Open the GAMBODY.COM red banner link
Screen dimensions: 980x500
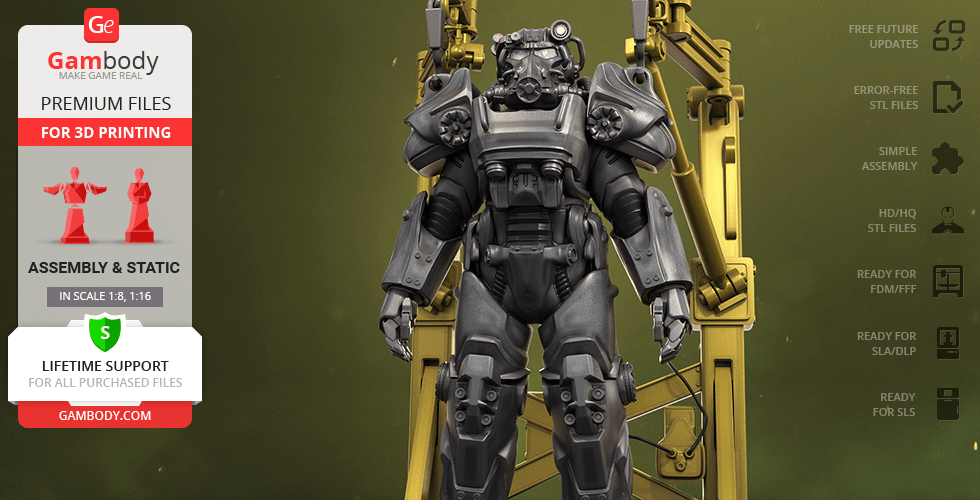point(104,414)
